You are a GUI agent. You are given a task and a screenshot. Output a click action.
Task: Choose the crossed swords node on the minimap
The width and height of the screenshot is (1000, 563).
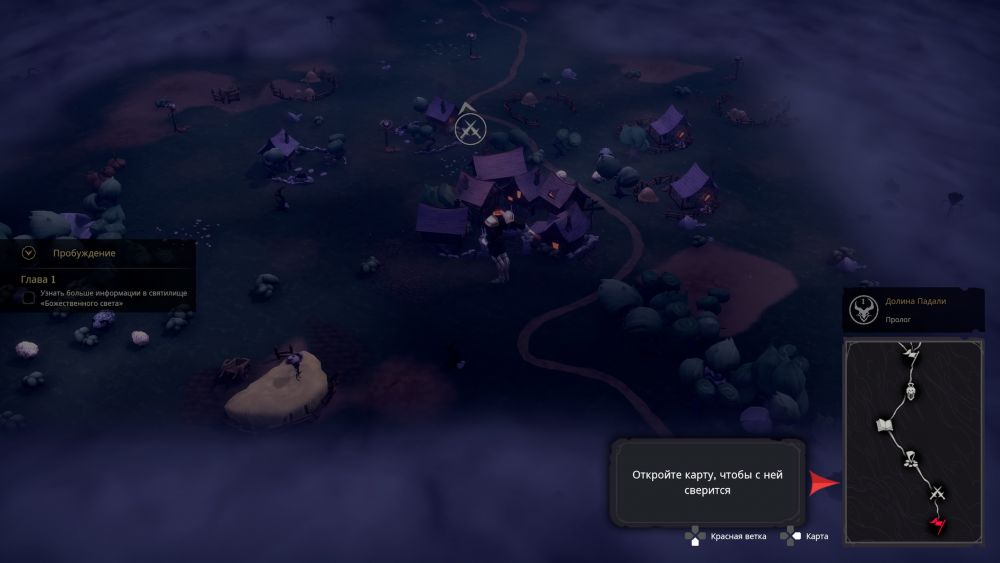[937, 492]
